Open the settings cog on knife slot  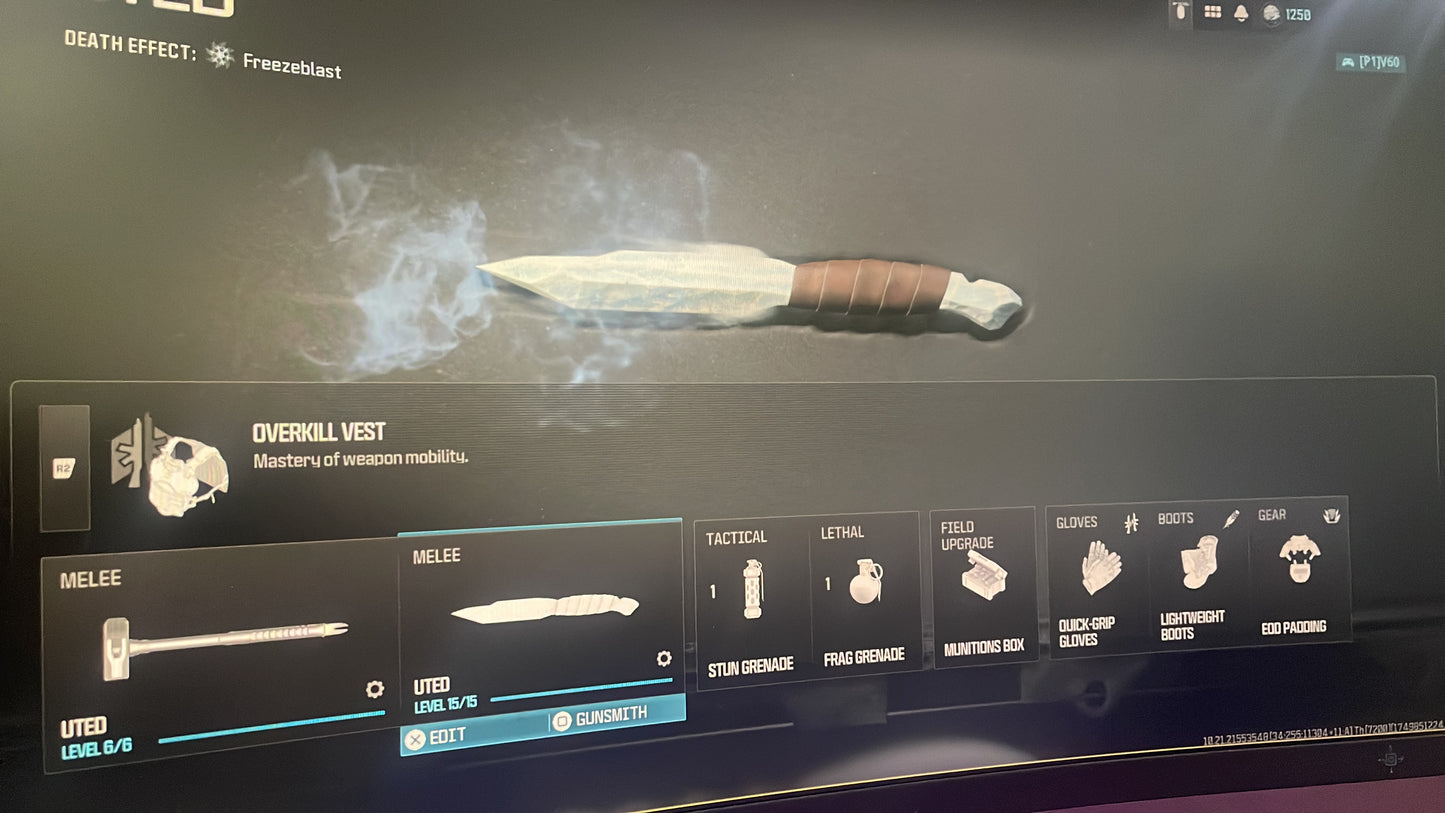(x=663, y=658)
